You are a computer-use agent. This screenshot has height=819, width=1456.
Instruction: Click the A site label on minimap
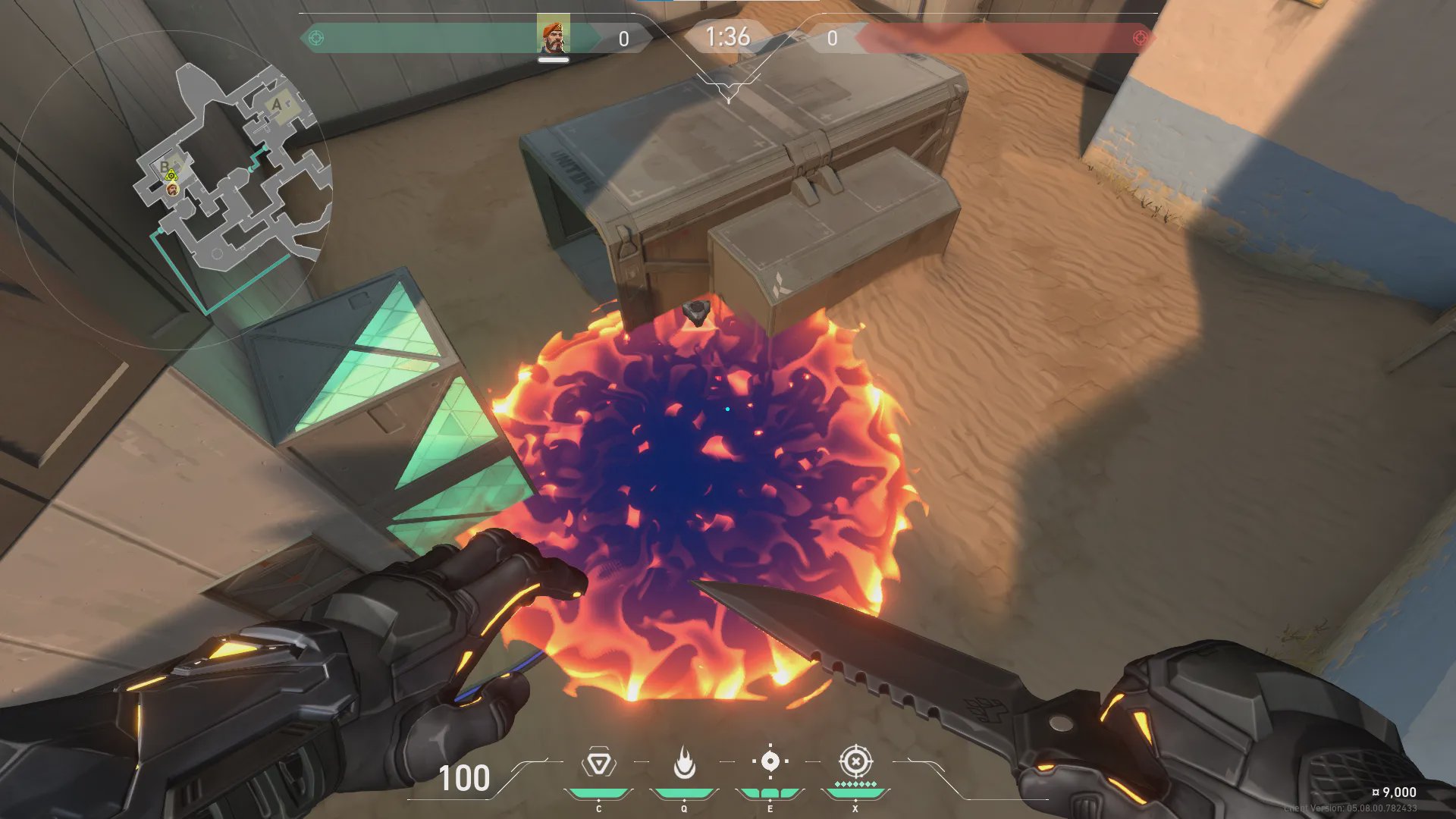pos(277,105)
